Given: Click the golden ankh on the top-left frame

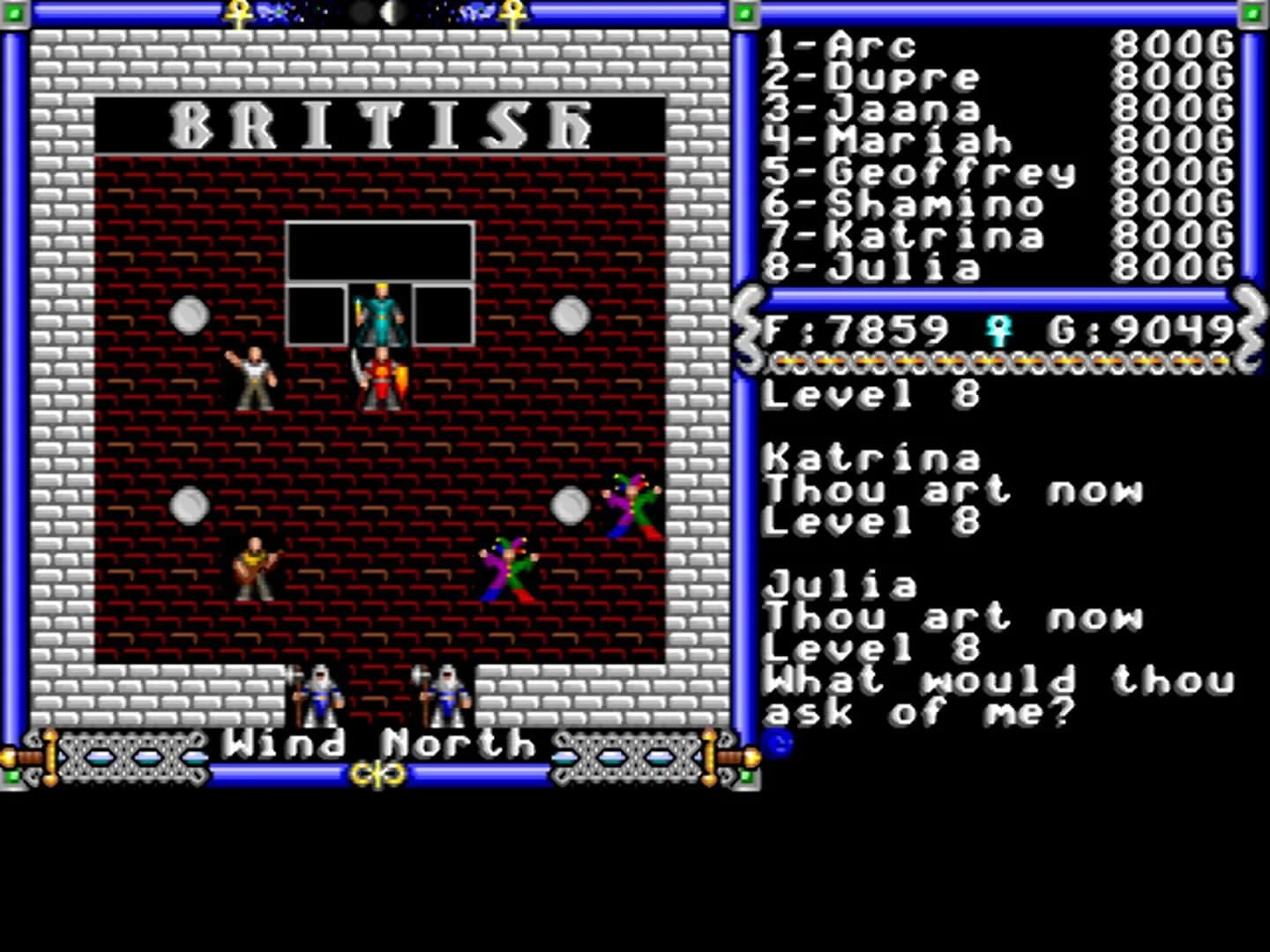Looking at the screenshot, I should pos(239,13).
